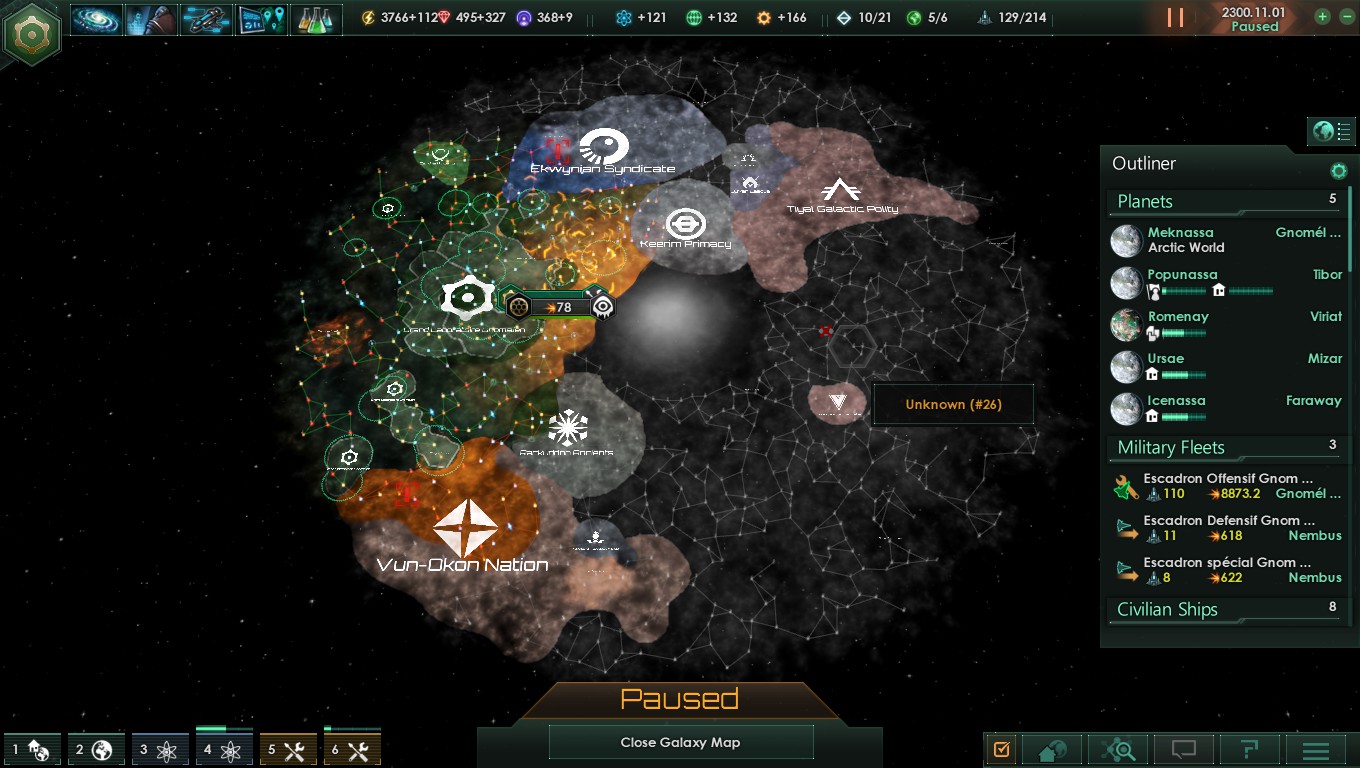Select control group 3 with atom icon
The width and height of the screenshot is (1360, 768).
point(158,749)
